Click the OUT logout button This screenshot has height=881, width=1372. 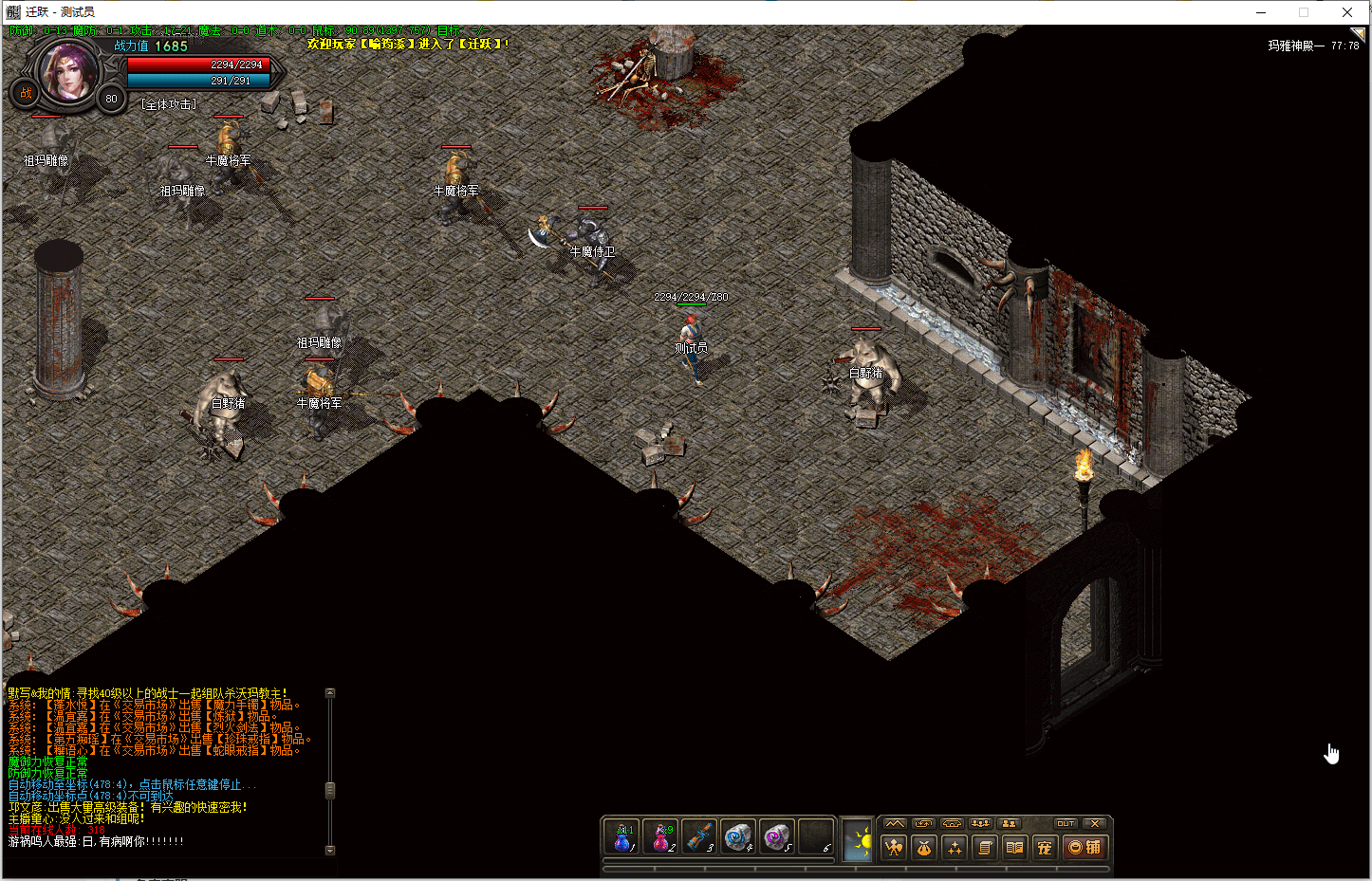(1066, 823)
